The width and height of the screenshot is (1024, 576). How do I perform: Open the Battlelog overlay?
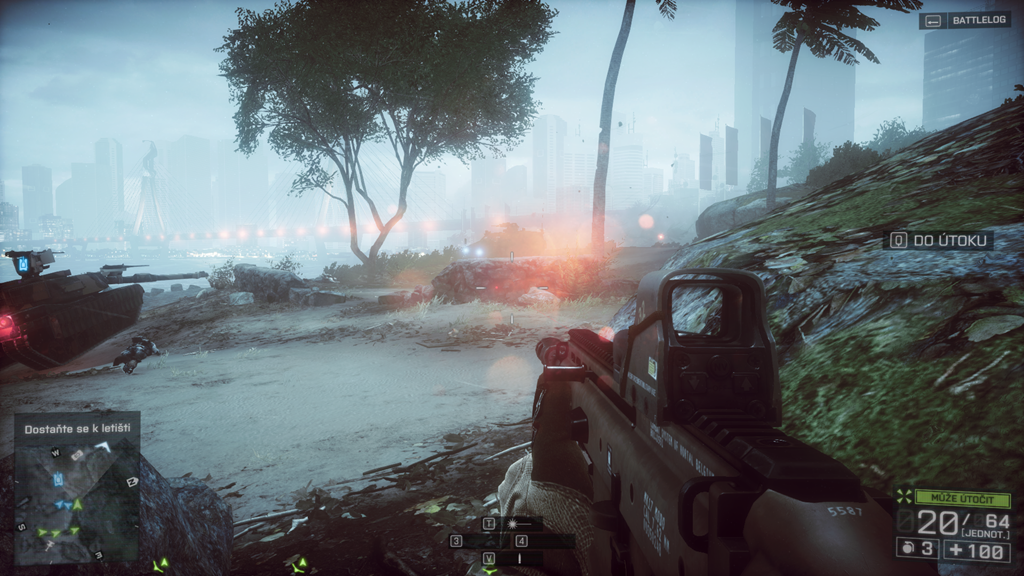click(964, 20)
